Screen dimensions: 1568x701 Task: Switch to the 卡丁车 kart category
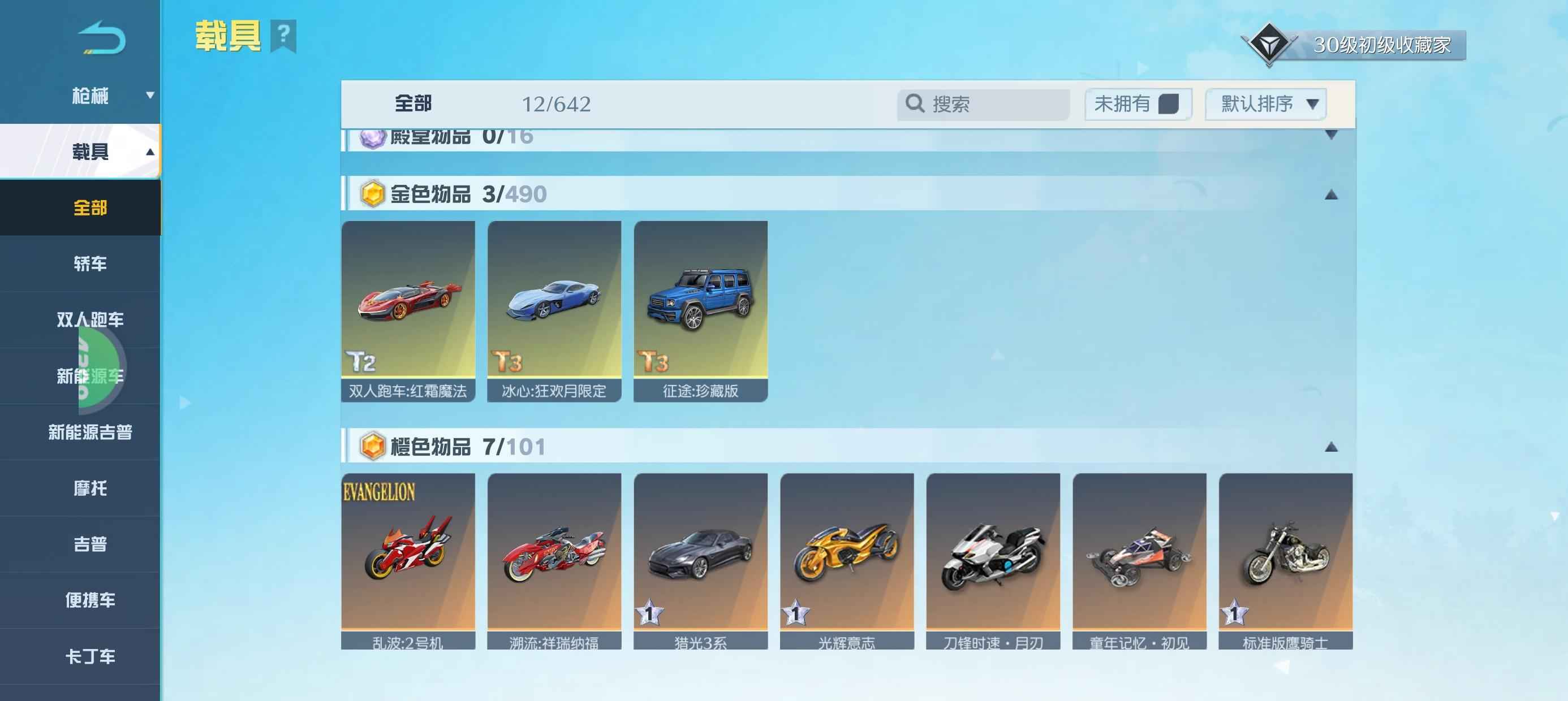(90, 656)
